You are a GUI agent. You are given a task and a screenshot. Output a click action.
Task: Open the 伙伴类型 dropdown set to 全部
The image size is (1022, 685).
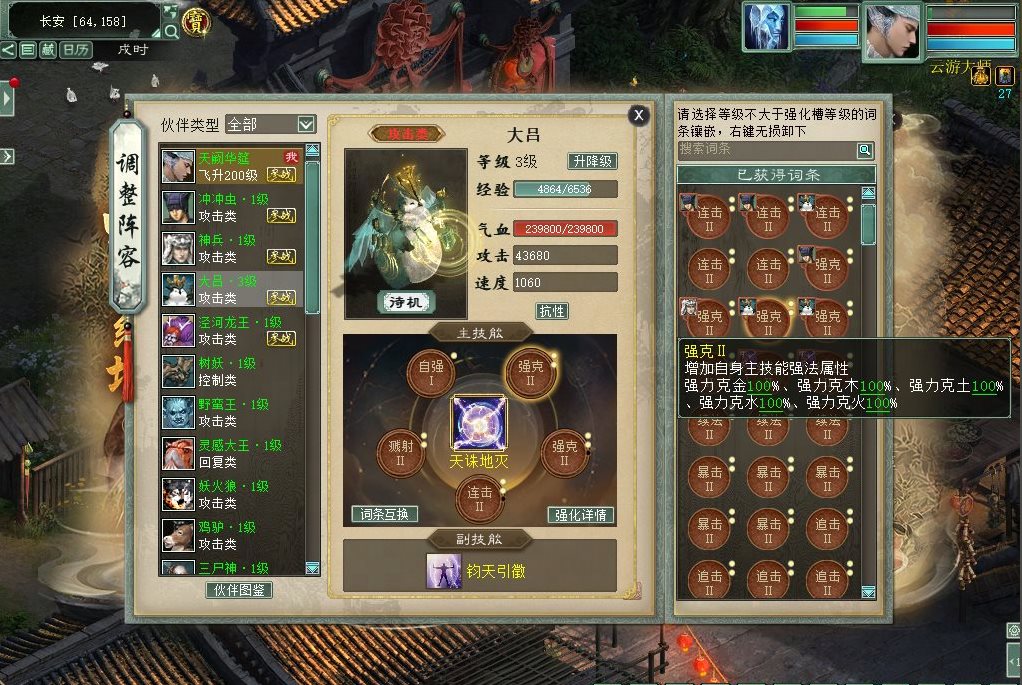pyautogui.click(x=271, y=124)
